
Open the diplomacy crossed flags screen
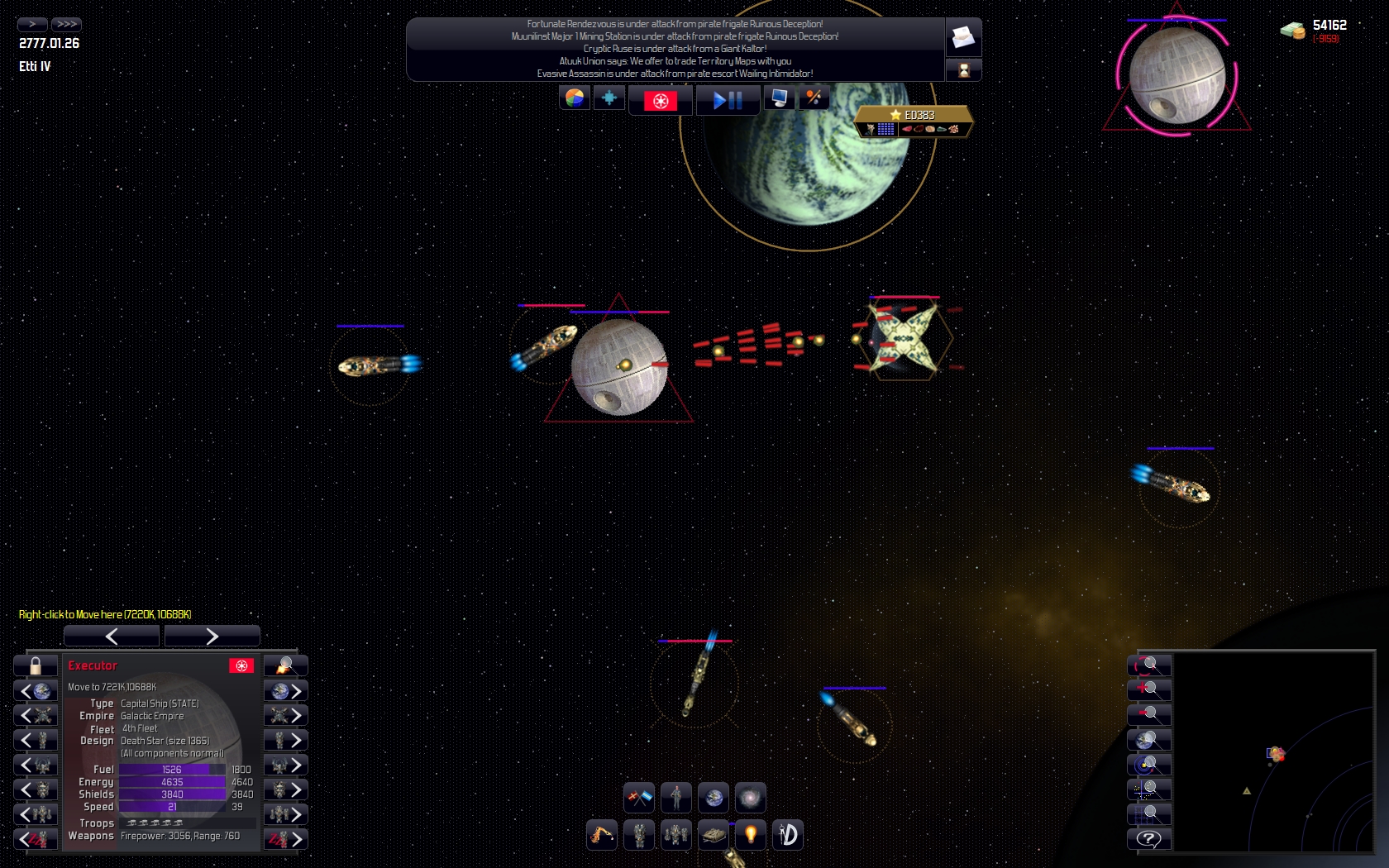(x=639, y=798)
